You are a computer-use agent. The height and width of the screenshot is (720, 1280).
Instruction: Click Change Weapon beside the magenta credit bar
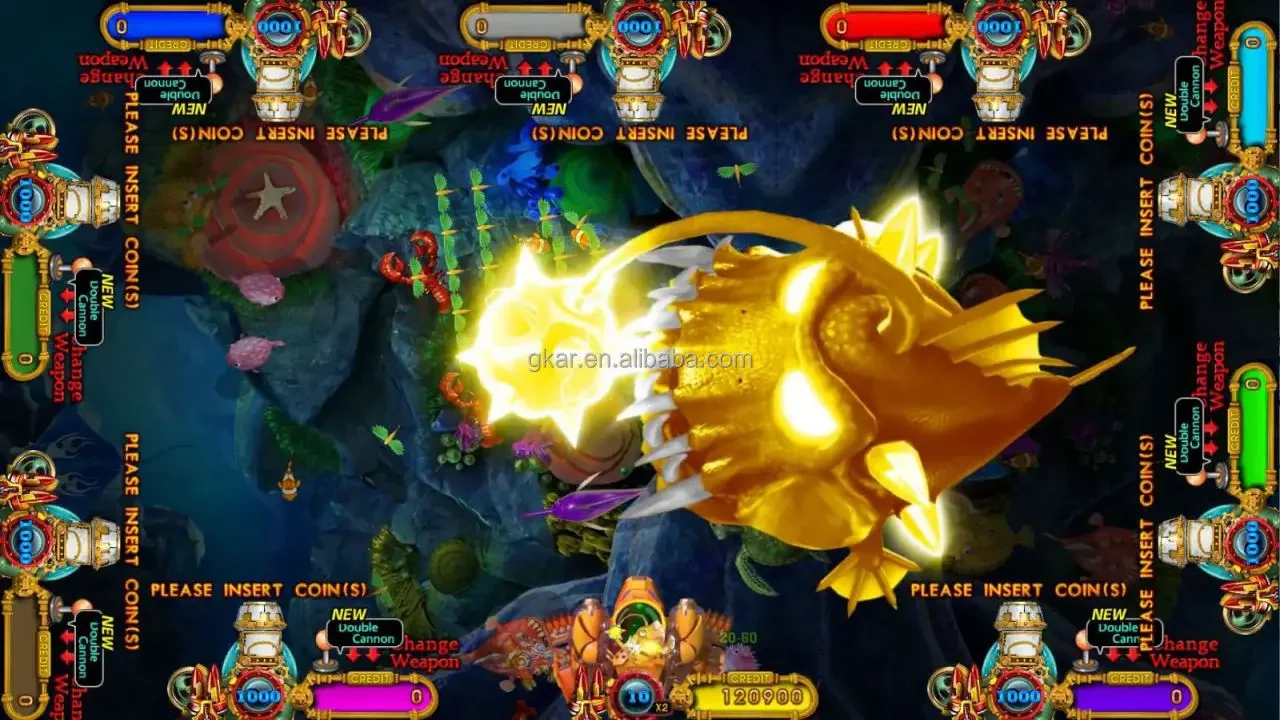click(425, 652)
